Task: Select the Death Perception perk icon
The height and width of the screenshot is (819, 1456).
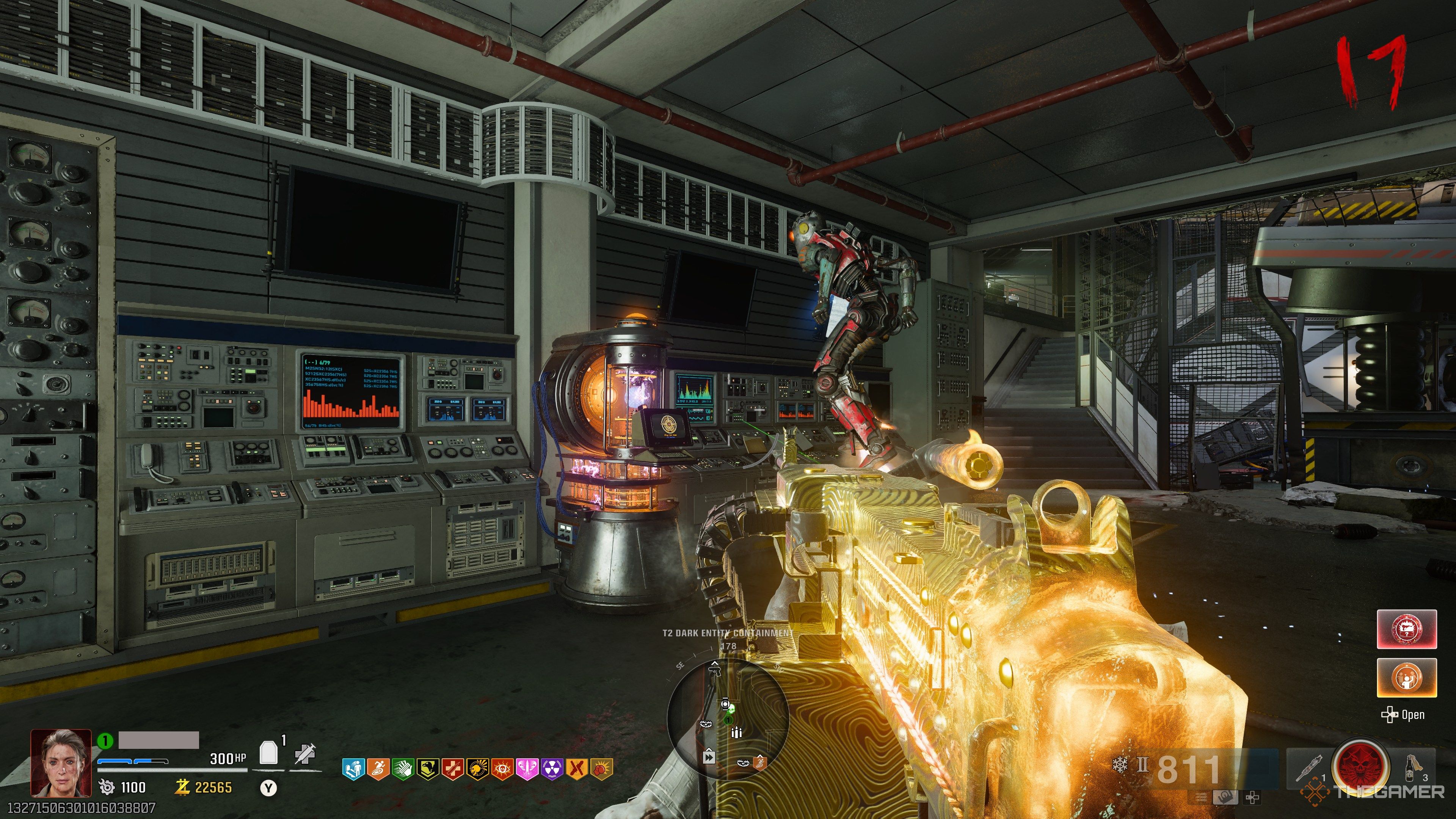Action: pos(502,769)
